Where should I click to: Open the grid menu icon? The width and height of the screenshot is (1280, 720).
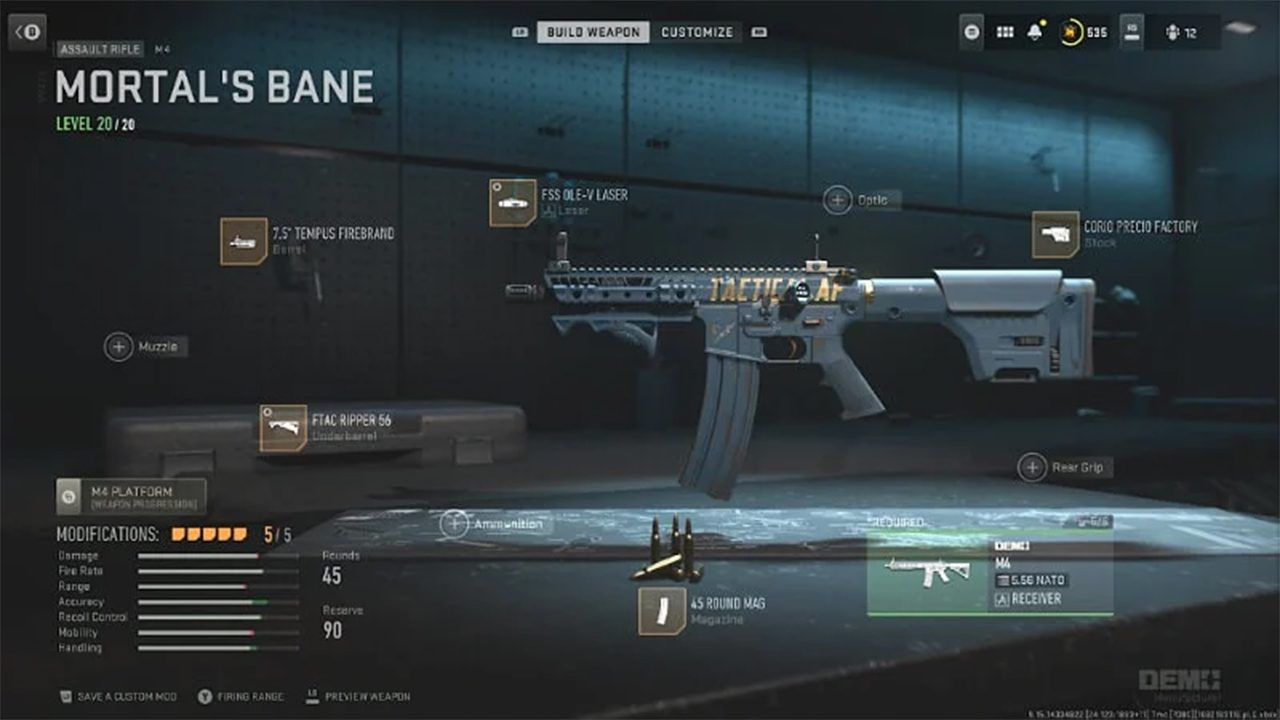pyautogui.click(x=1005, y=32)
